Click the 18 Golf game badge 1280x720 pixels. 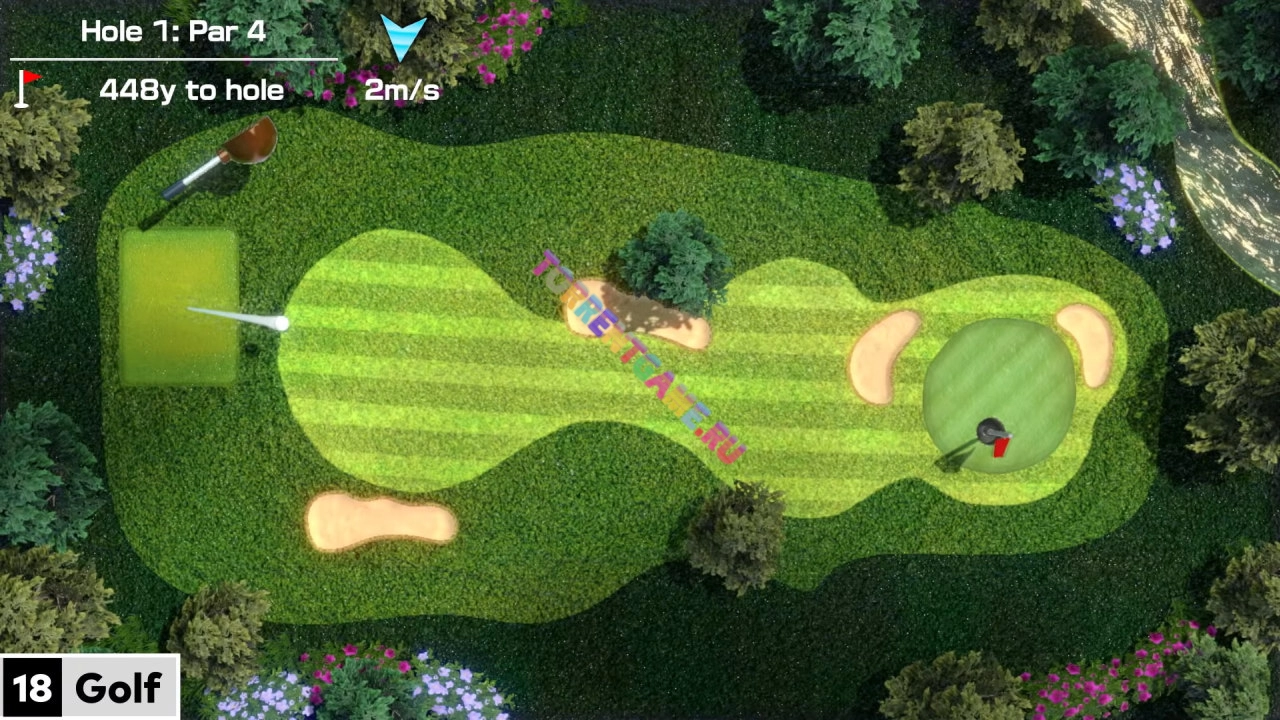pos(89,687)
